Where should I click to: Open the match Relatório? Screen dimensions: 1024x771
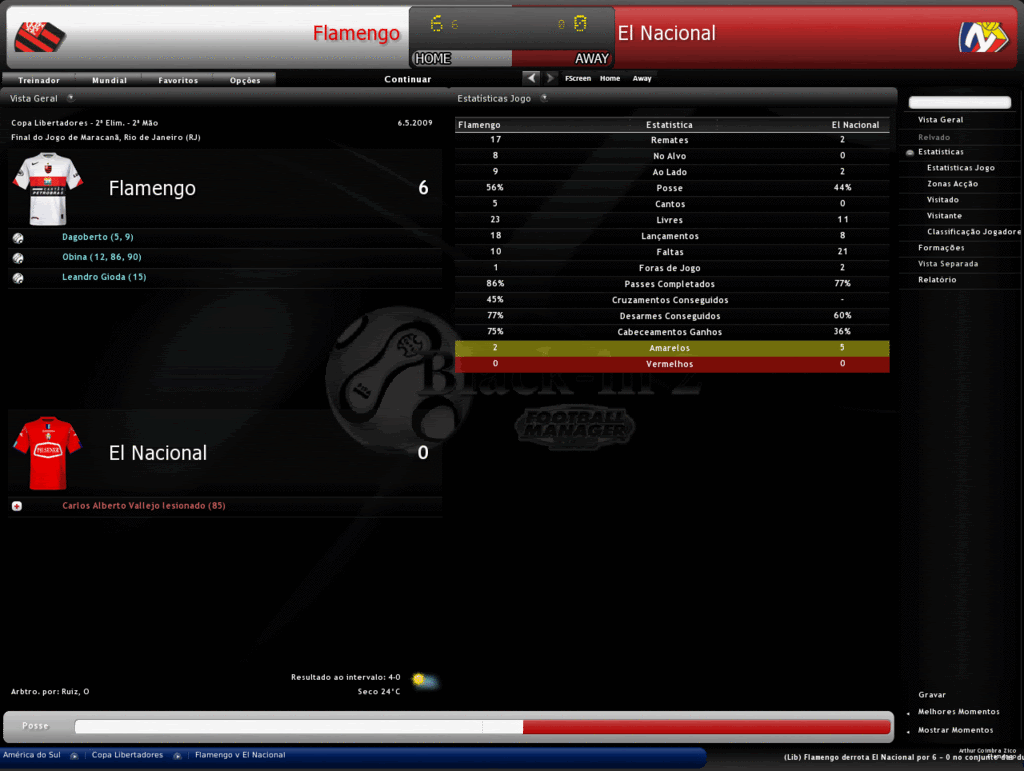pyautogui.click(x=937, y=280)
